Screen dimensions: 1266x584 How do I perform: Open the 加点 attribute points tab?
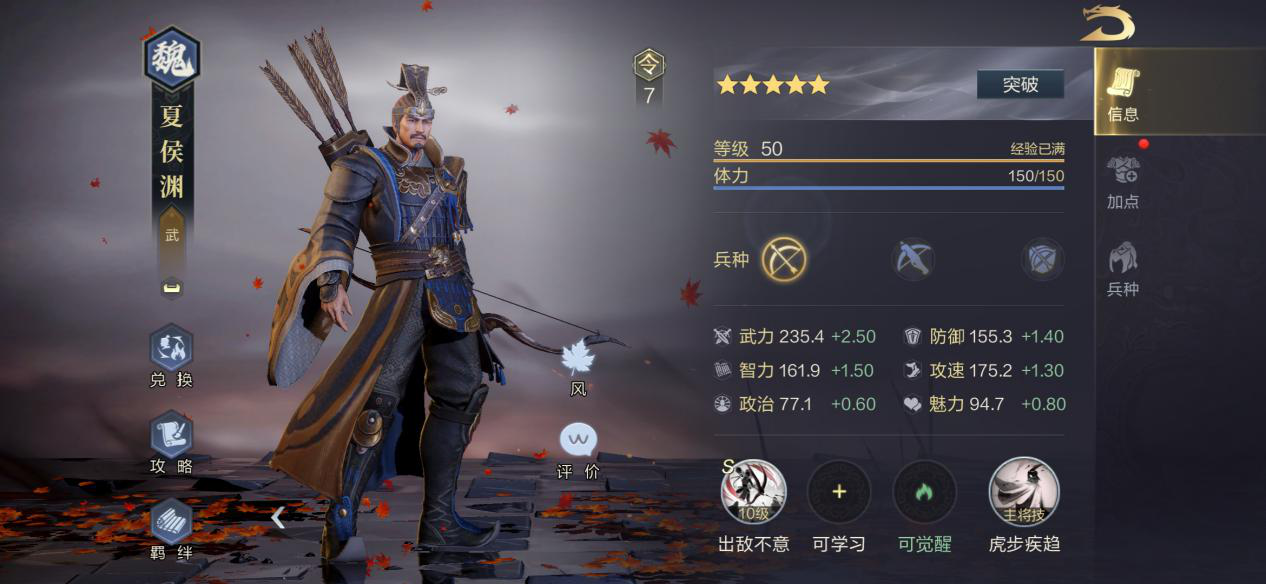(1123, 181)
